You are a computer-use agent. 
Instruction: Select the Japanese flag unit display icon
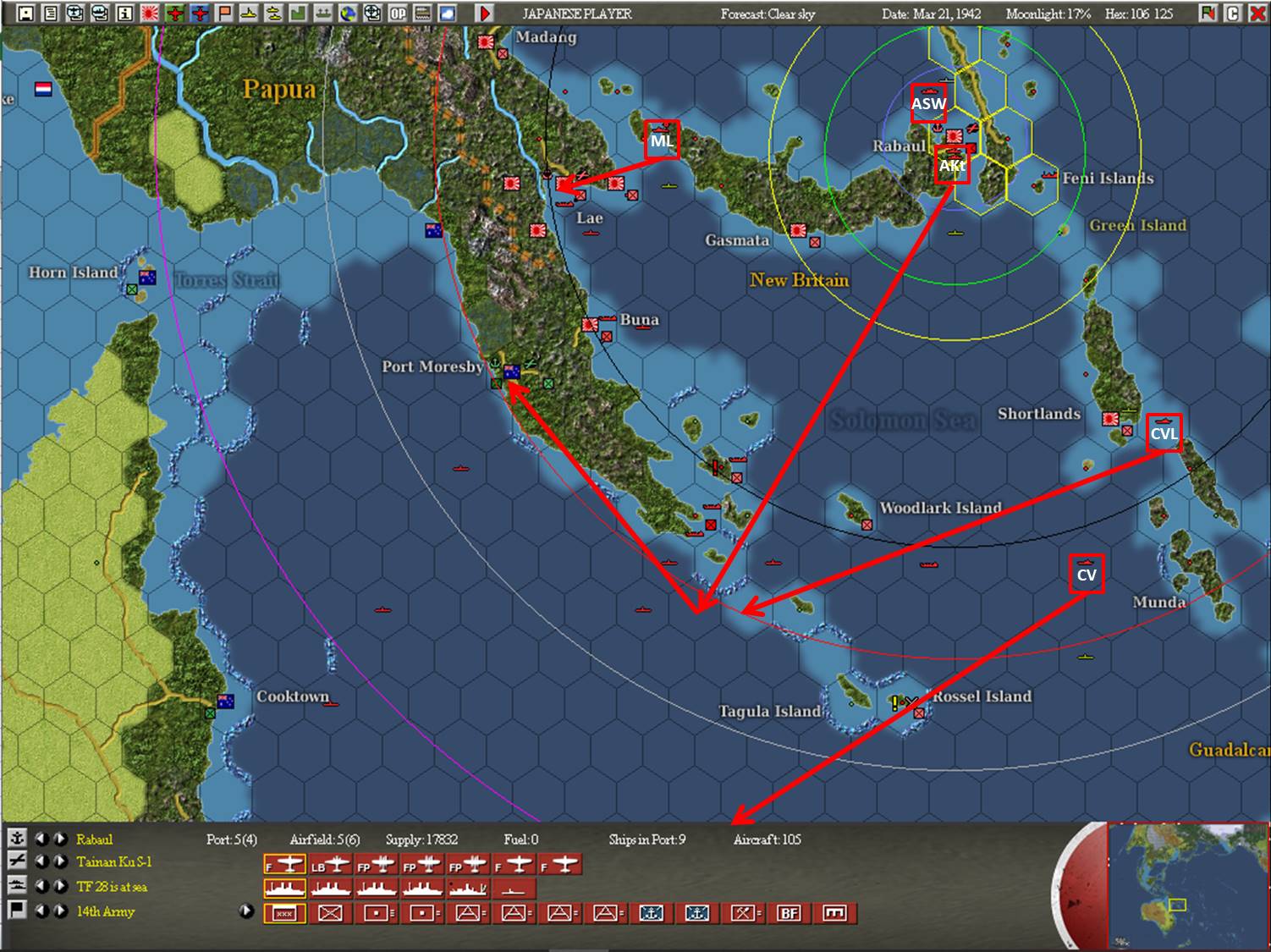(x=151, y=13)
